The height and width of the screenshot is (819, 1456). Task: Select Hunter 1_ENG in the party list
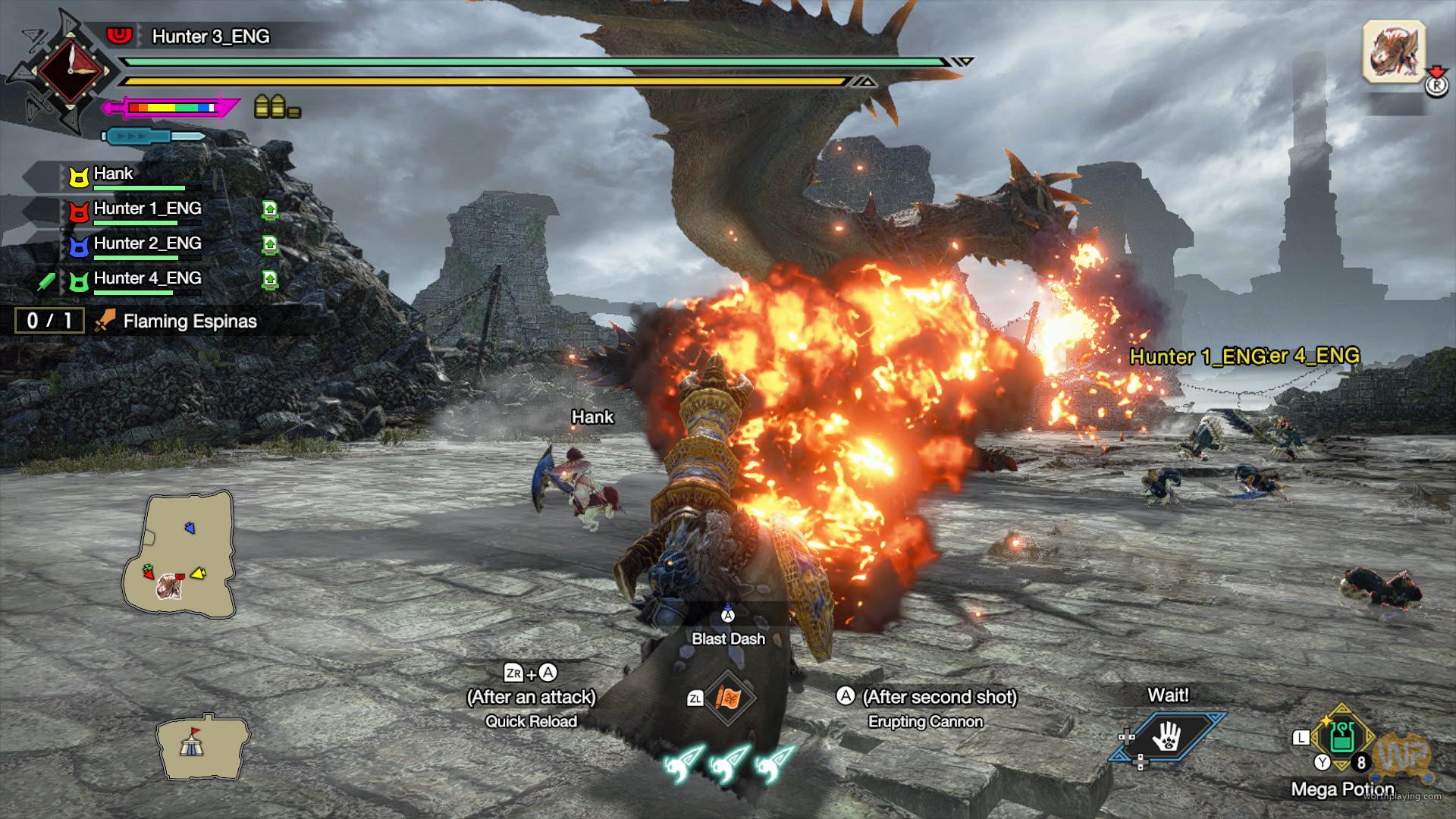pos(147,209)
